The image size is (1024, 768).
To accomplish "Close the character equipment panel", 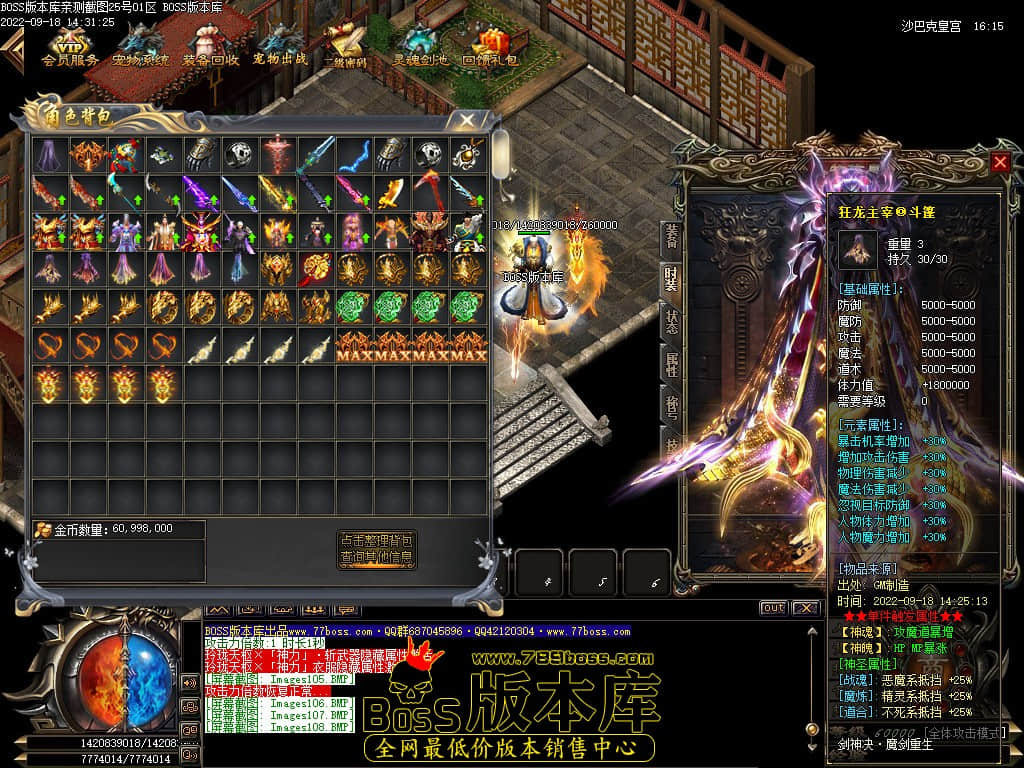I will pos(1000,162).
